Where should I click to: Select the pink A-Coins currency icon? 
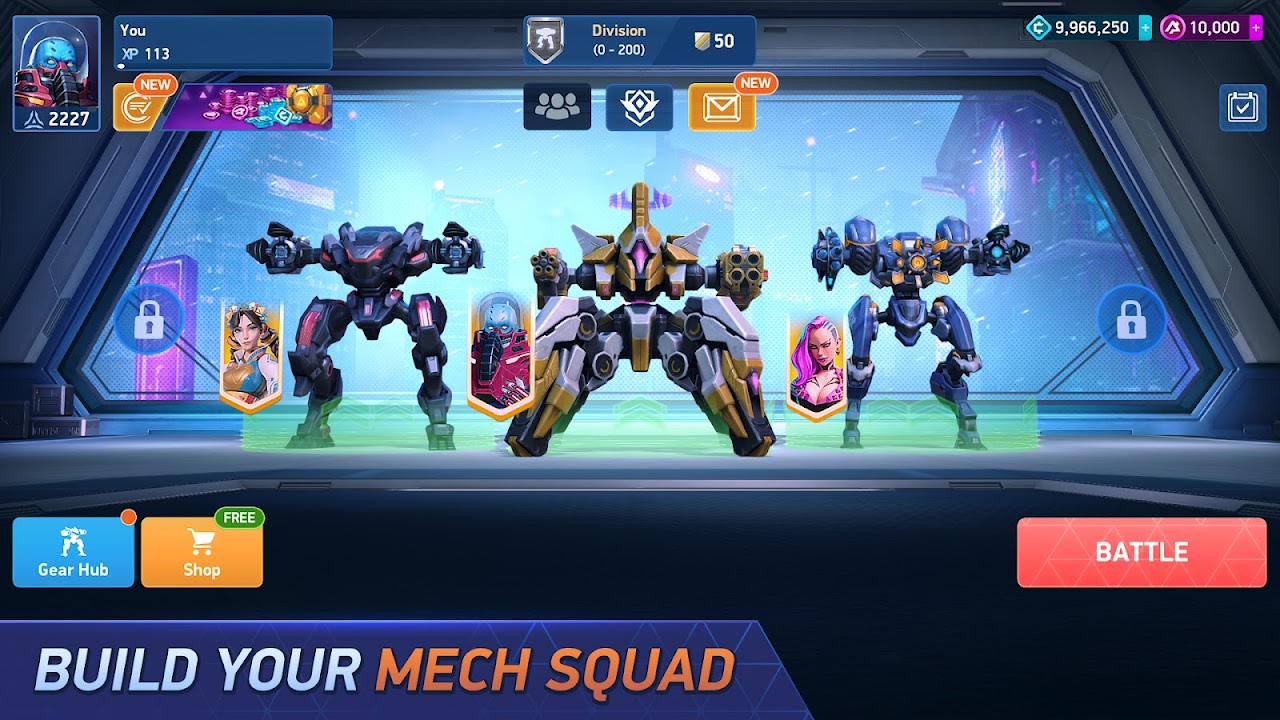(x=1172, y=27)
